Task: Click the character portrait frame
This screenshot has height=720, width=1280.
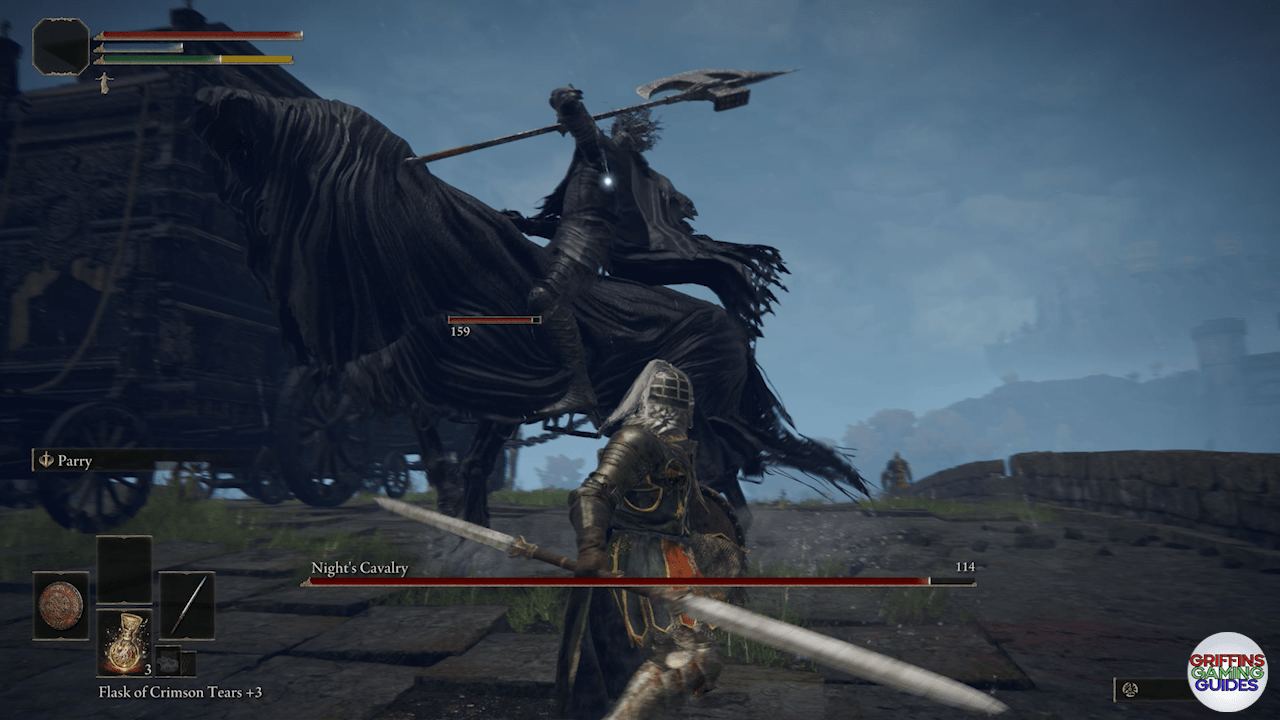Action: pyautogui.click(x=61, y=46)
